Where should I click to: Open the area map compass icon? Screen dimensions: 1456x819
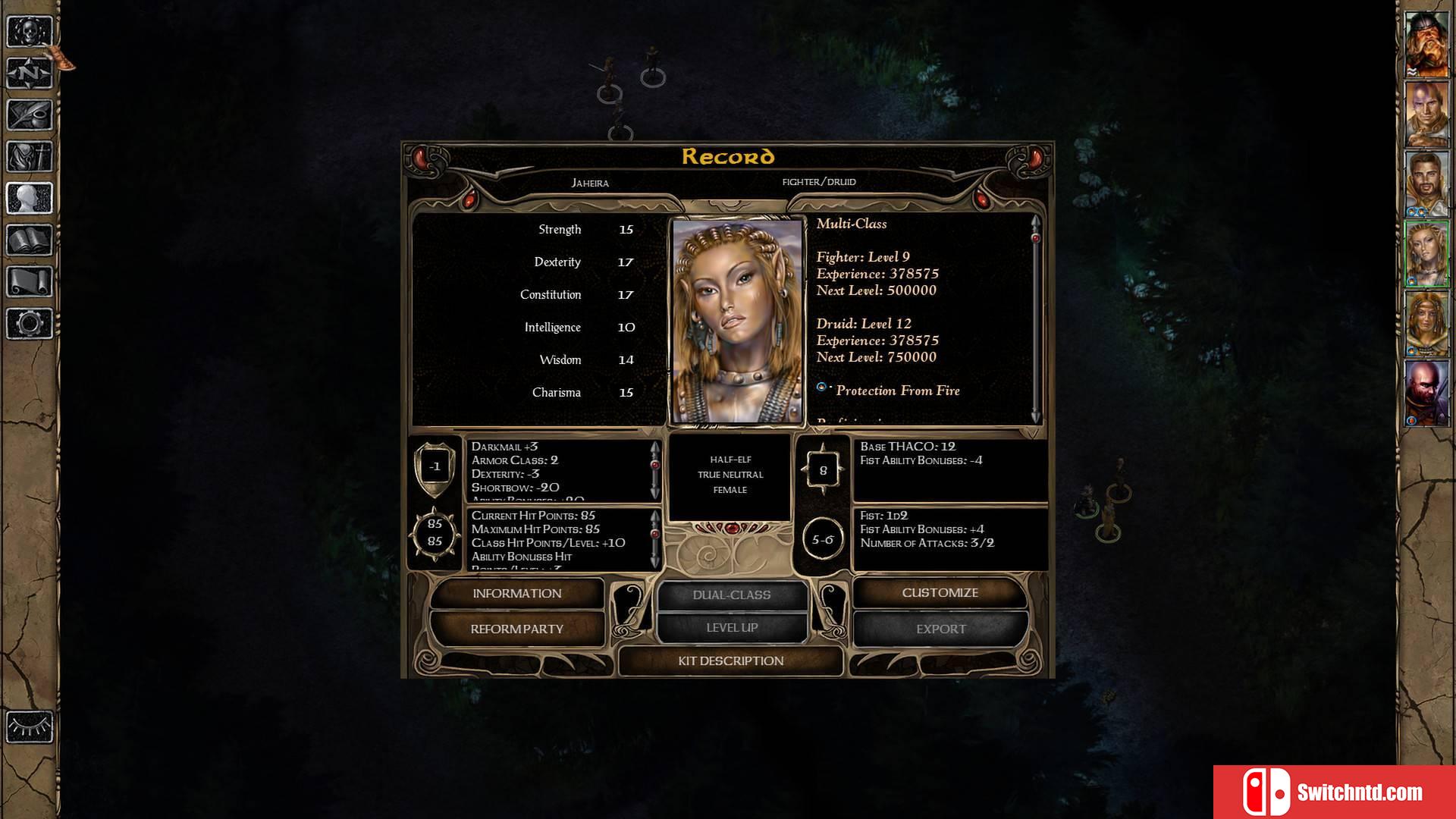click(x=30, y=74)
